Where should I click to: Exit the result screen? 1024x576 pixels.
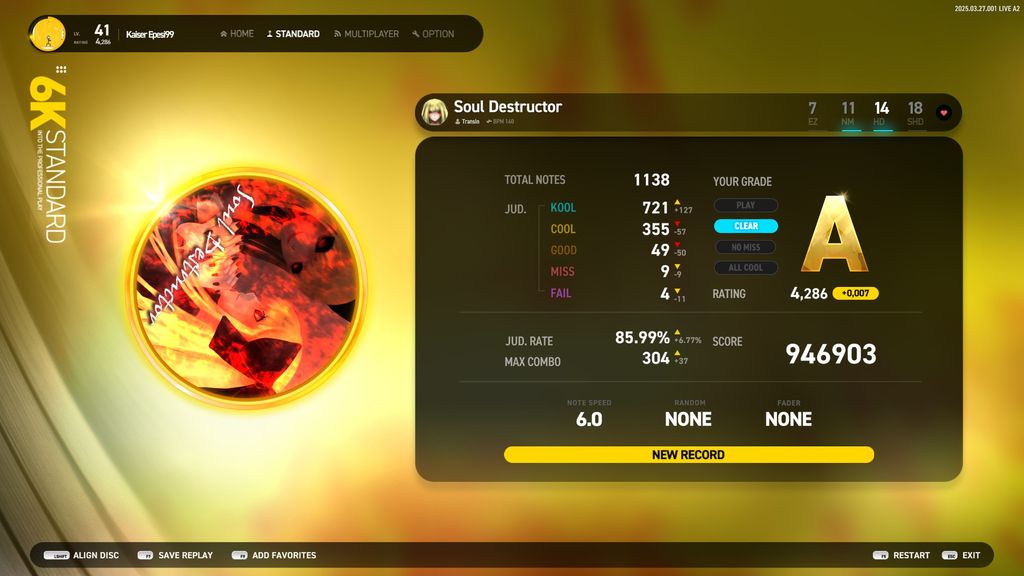pos(962,555)
